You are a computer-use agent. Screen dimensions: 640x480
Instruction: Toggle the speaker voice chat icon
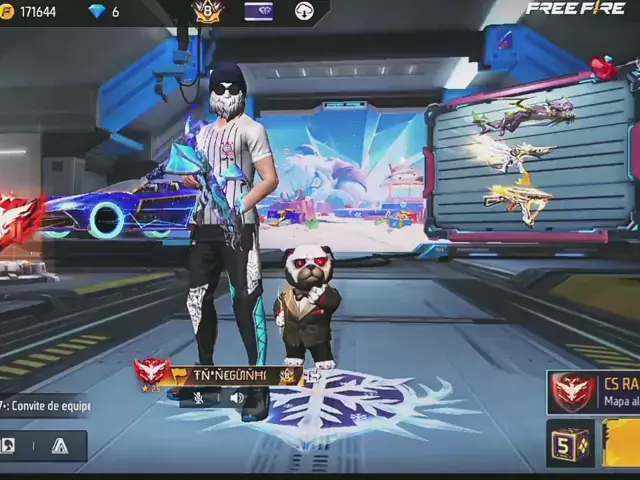tap(237, 397)
